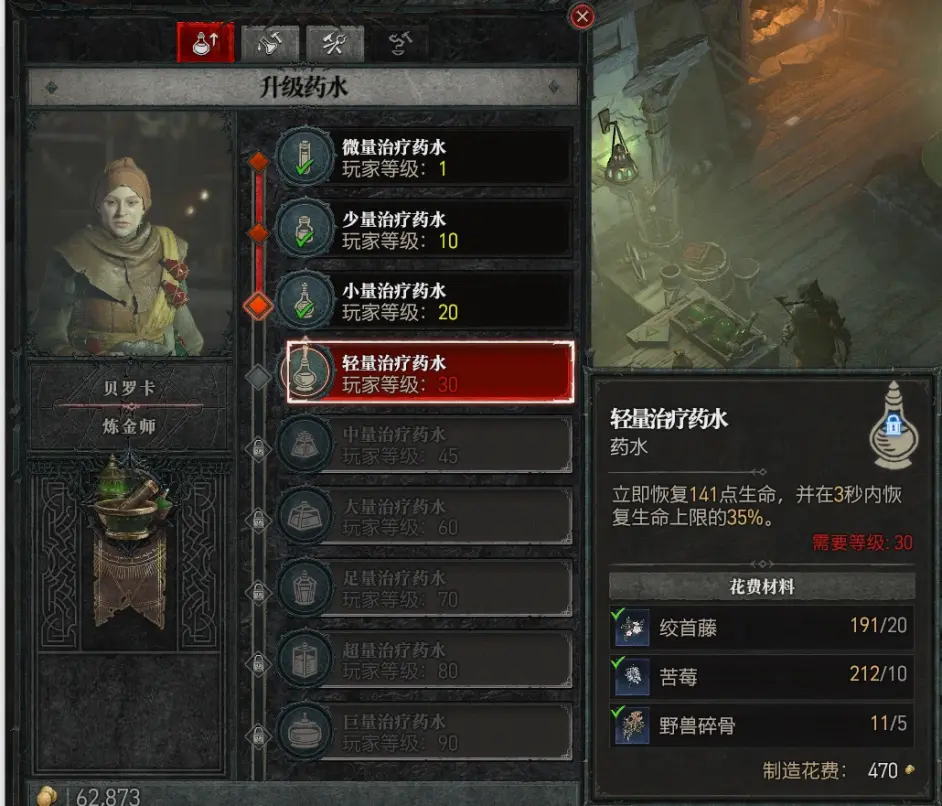Open the flask and hammer tab
The image size is (942, 806).
tap(270, 42)
